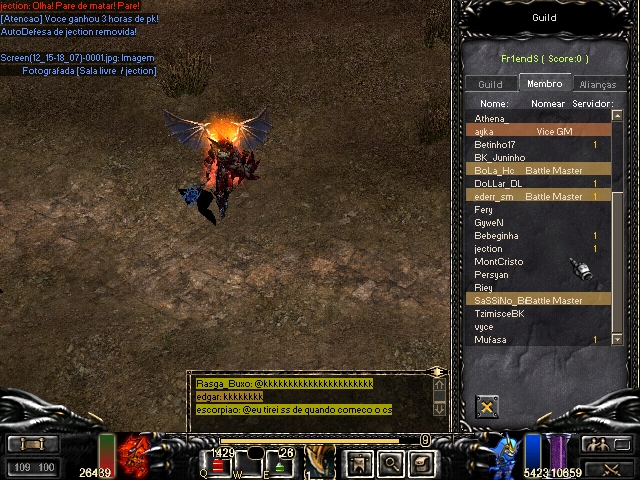Choose SaSSiNo_BK Battle Master entry
This screenshot has height=480, width=640.
(x=540, y=300)
